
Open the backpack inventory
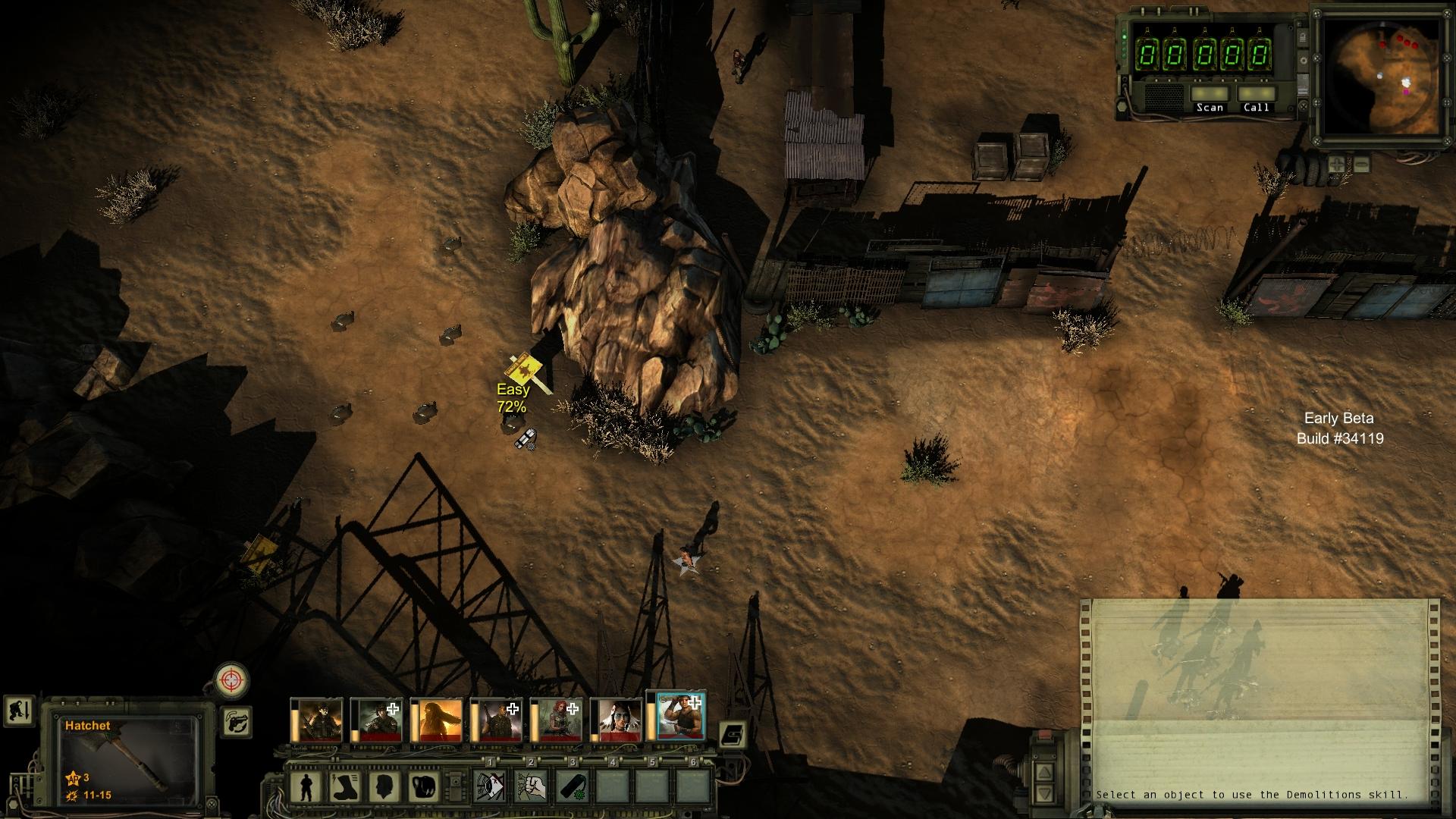pyautogui.click(x=424, y=788)
